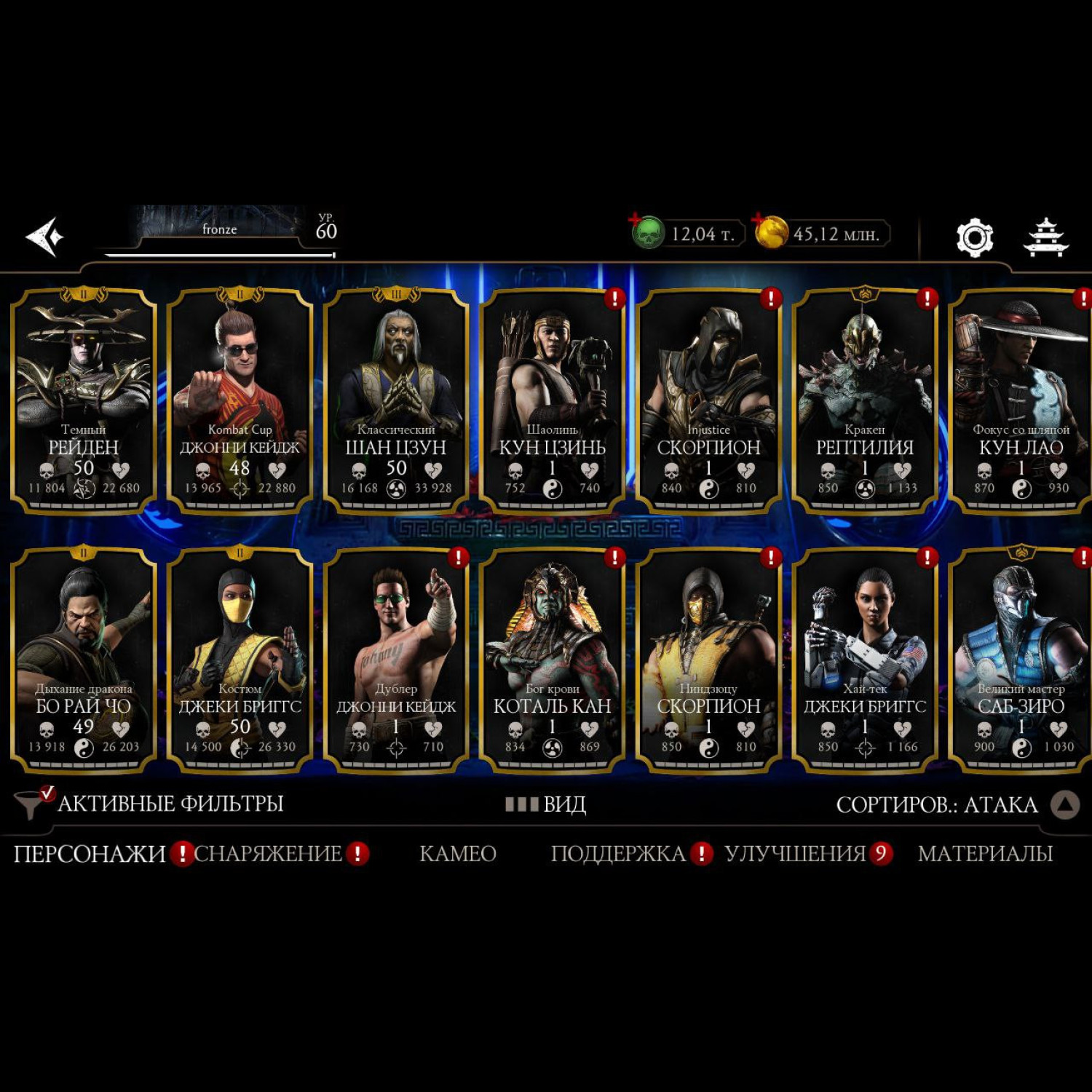The image size is (1092, 1092).
Task: Pick the Шаолинь Кун Цзинь card
Action: tap(552, 400)
